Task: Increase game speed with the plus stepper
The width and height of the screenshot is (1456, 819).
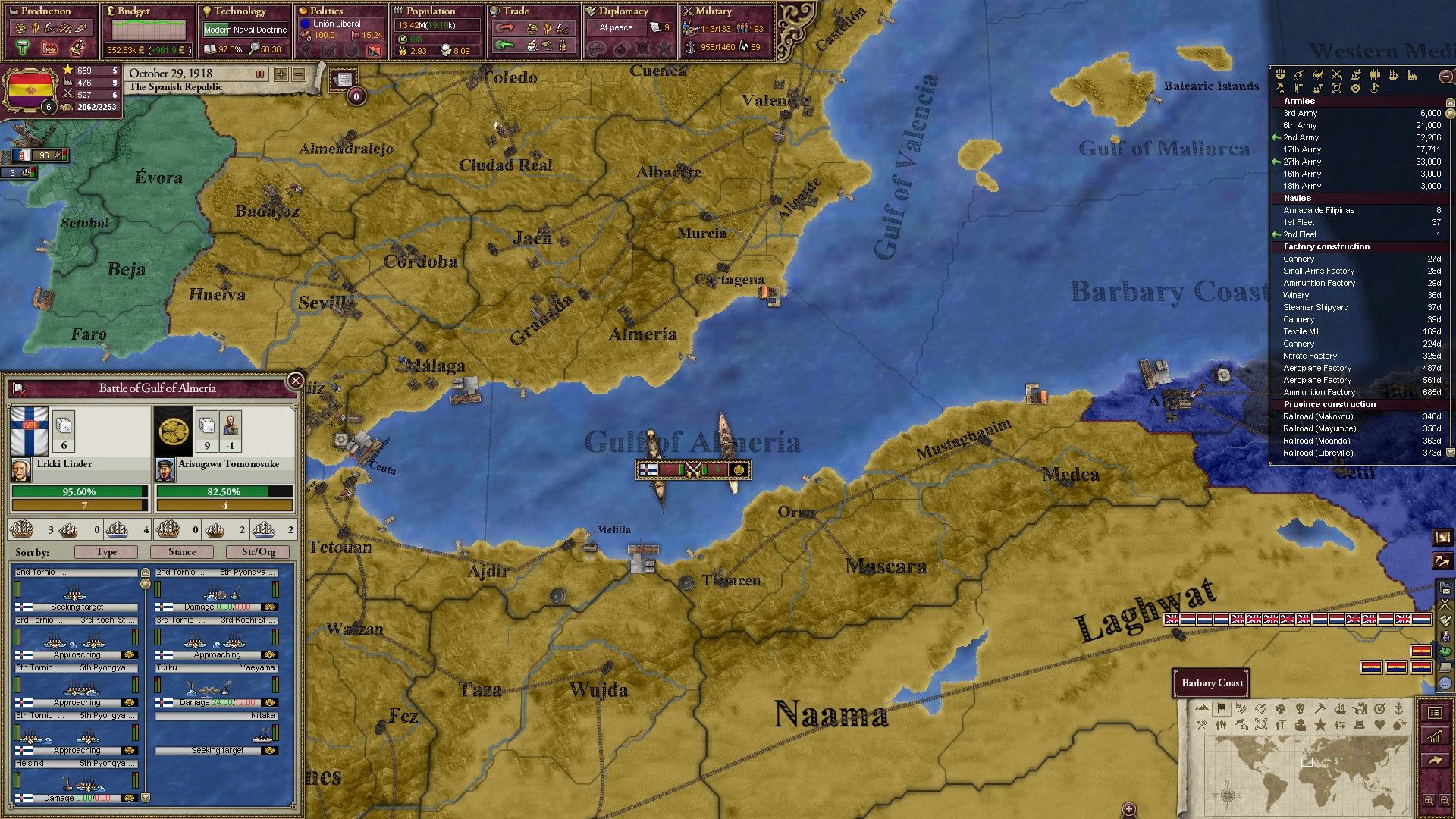Action: coord(282,74)
